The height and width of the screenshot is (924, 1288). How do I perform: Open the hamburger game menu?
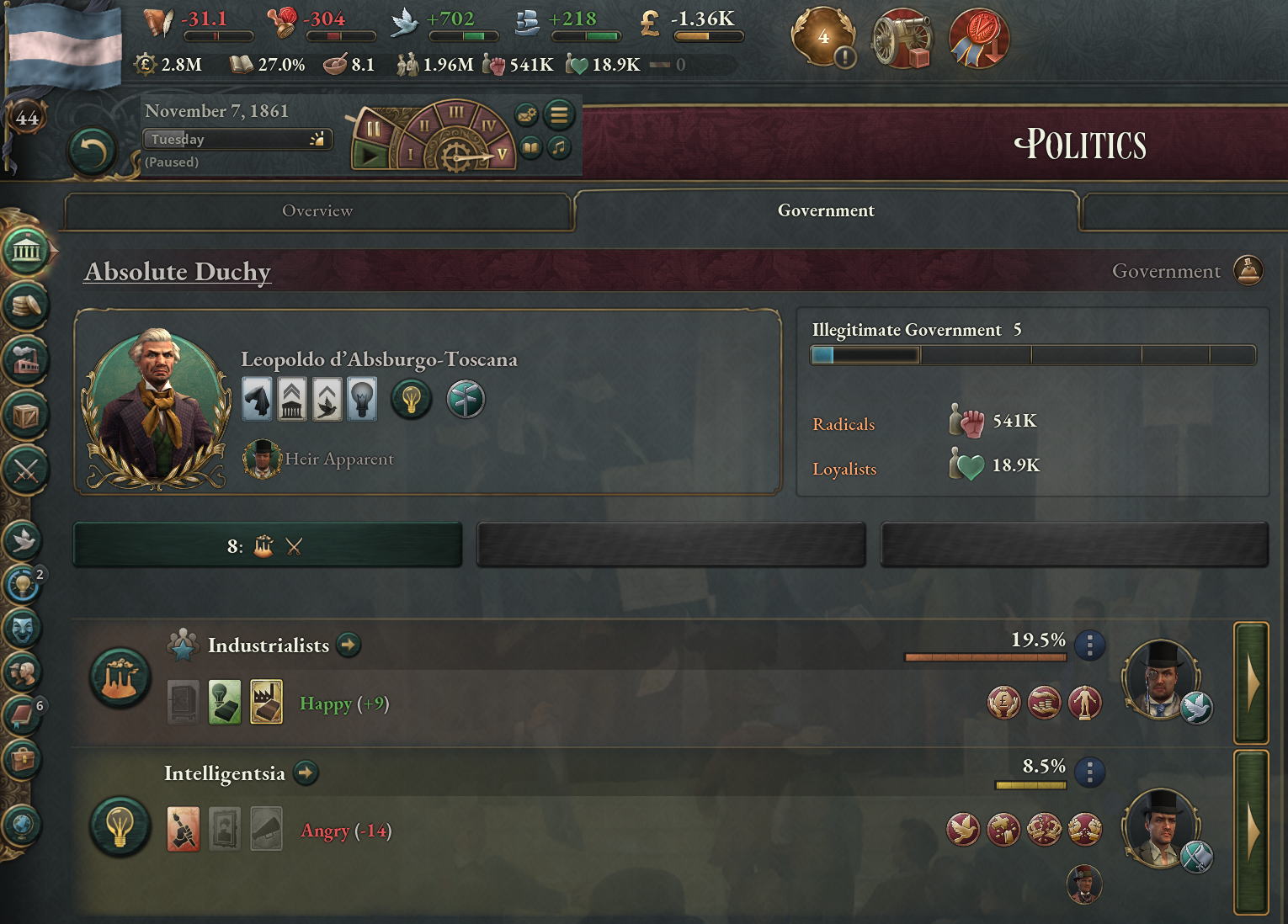click(558, 114)
